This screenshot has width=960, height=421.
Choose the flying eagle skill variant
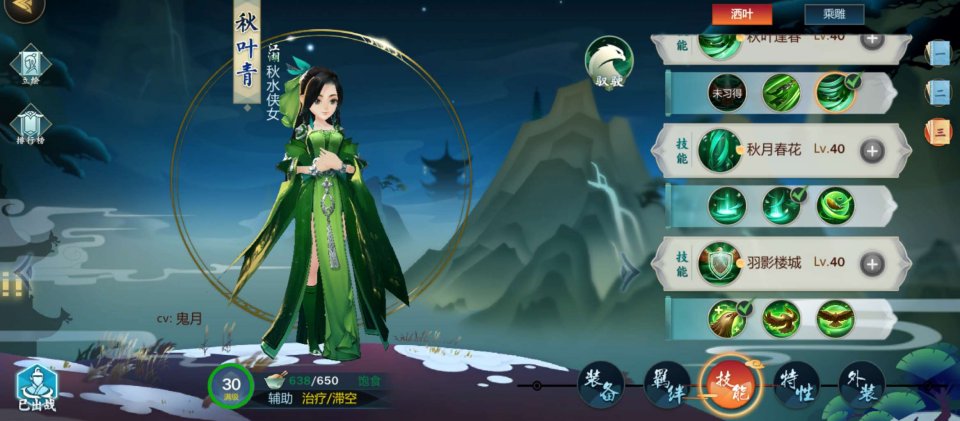point(835,319)
